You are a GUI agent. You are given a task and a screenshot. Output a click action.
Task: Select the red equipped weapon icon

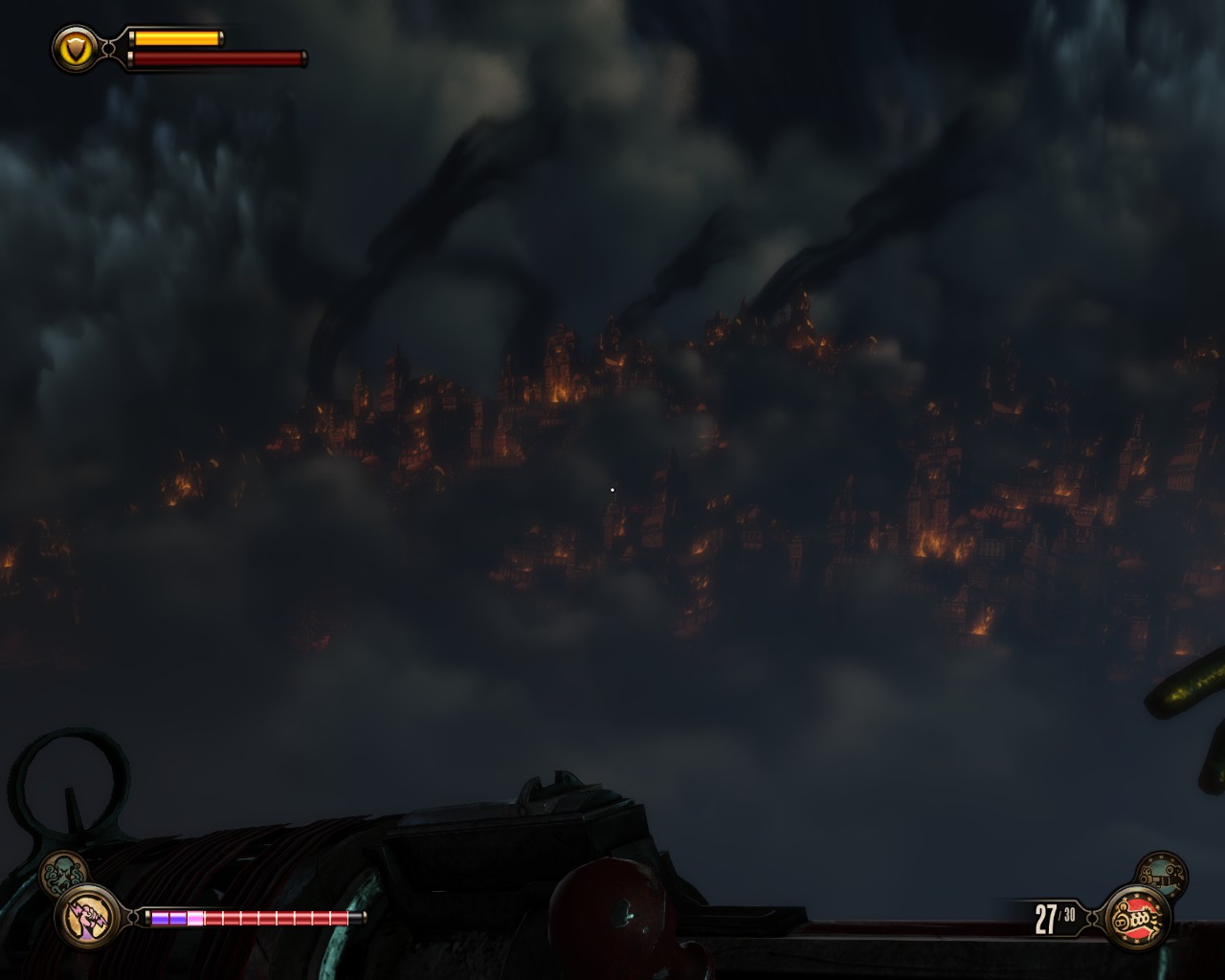(1136, 918)
